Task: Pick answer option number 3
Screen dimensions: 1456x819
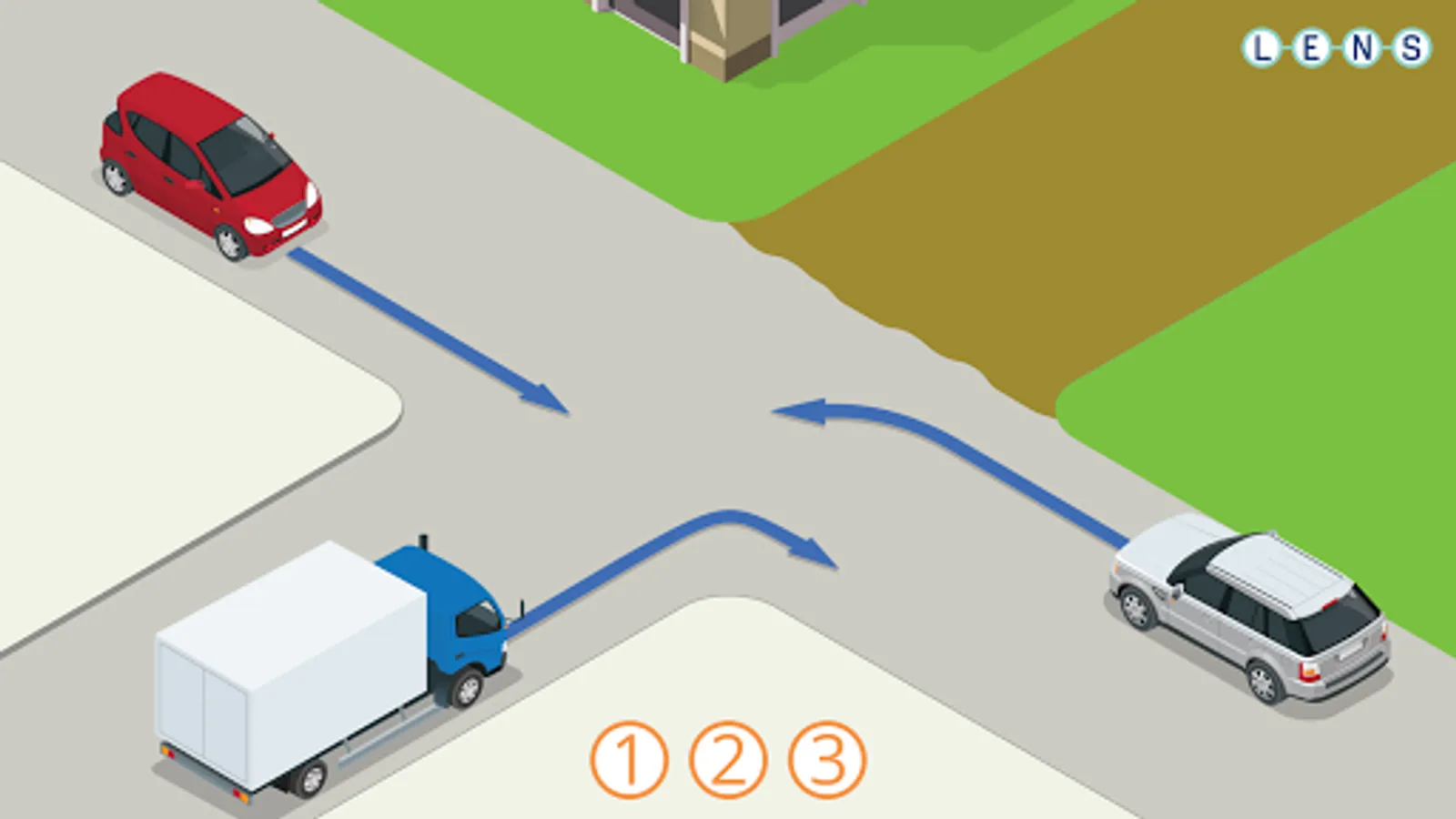Action: [826, 760]
